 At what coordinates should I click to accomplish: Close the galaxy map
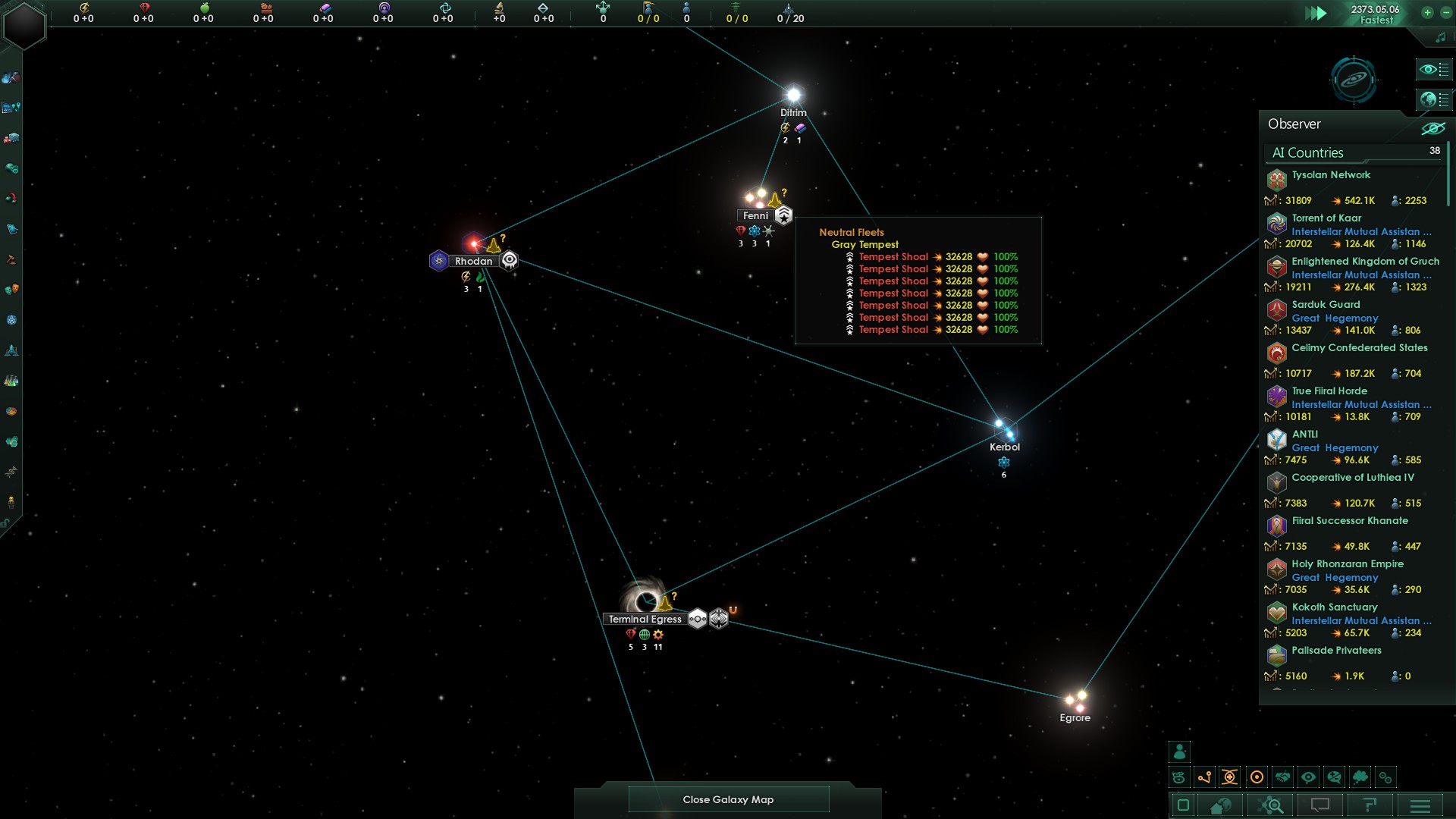coord(728,799)
